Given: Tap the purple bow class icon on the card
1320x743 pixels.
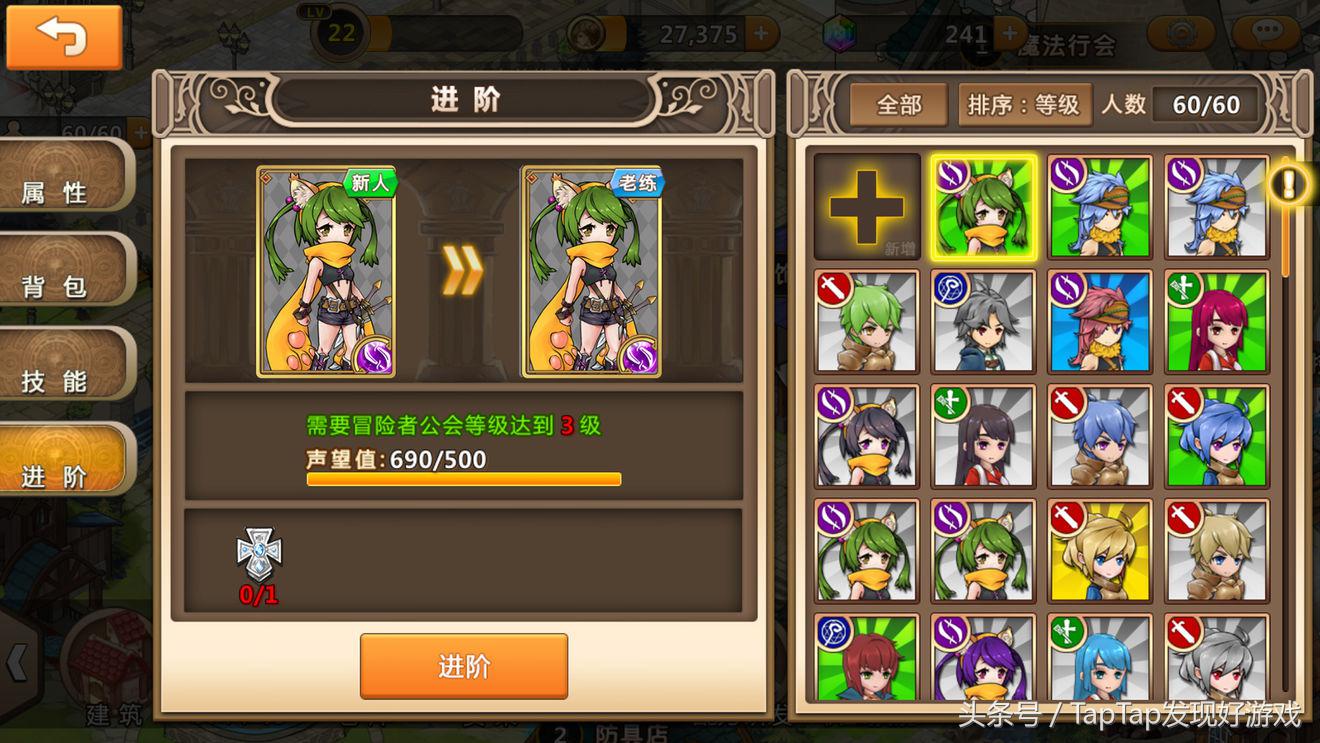Looking at the screenshot, I should click(370, 355).
